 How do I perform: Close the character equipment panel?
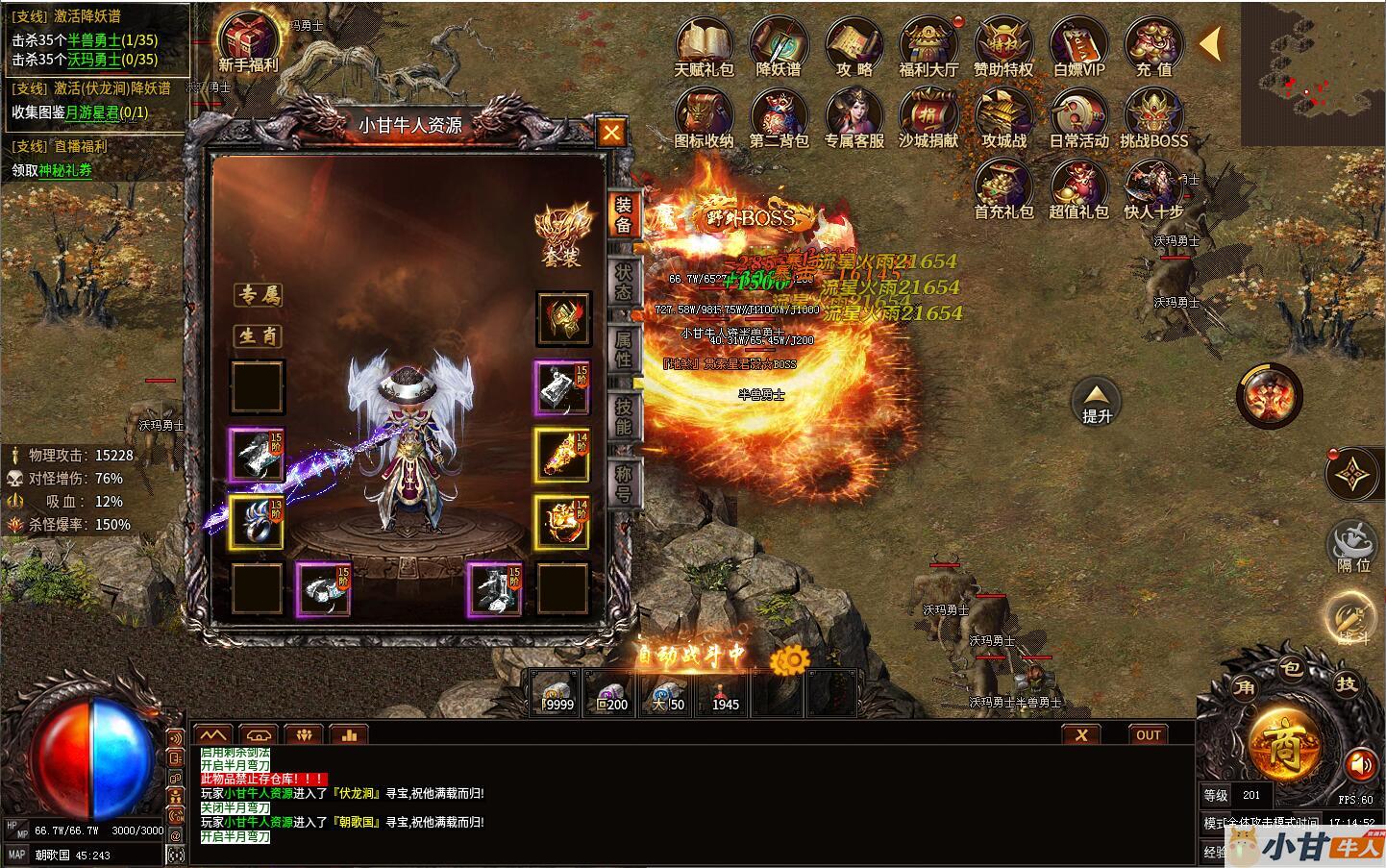coord(611,133)
